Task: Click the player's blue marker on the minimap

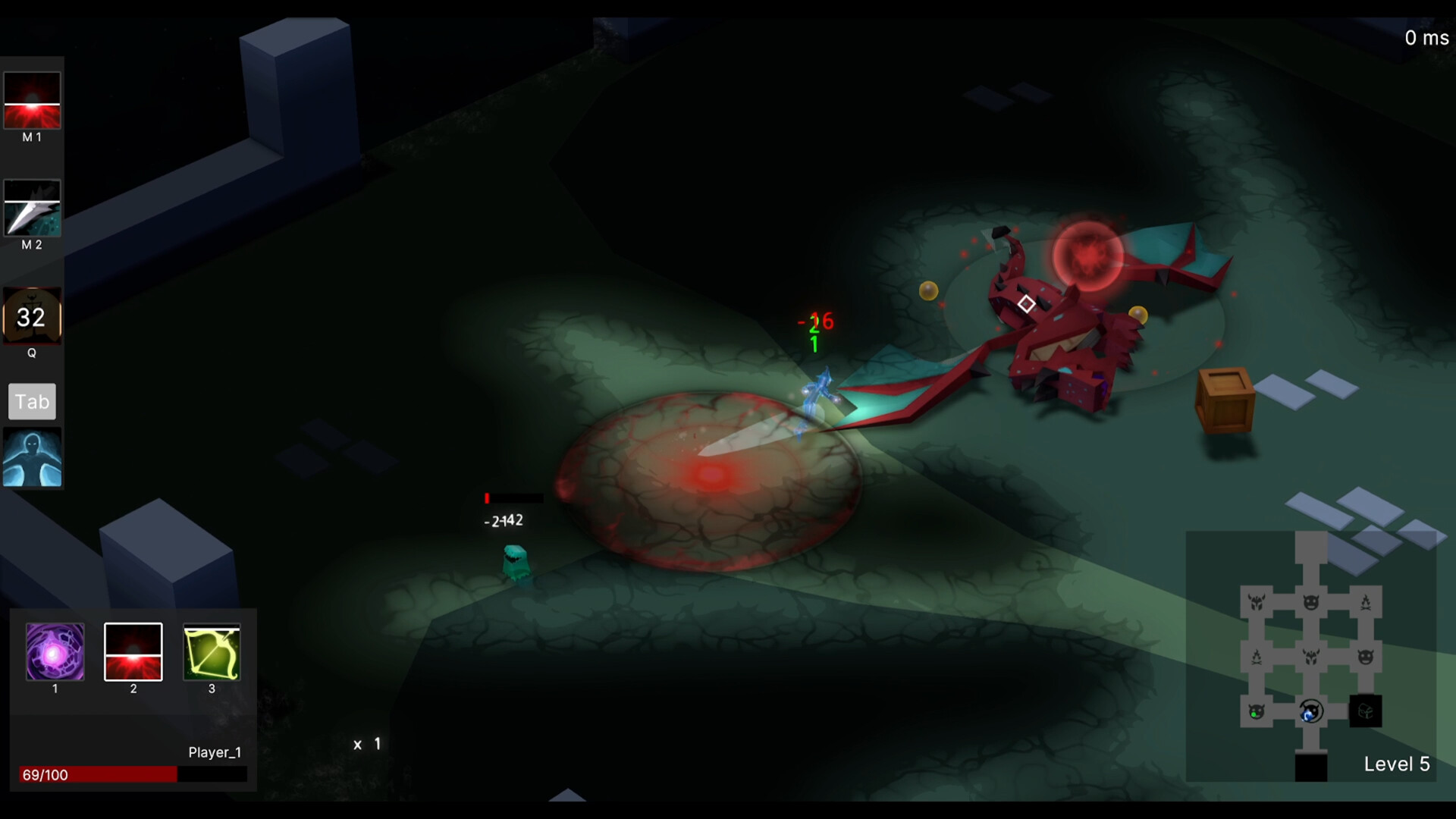Action: 1307,715
